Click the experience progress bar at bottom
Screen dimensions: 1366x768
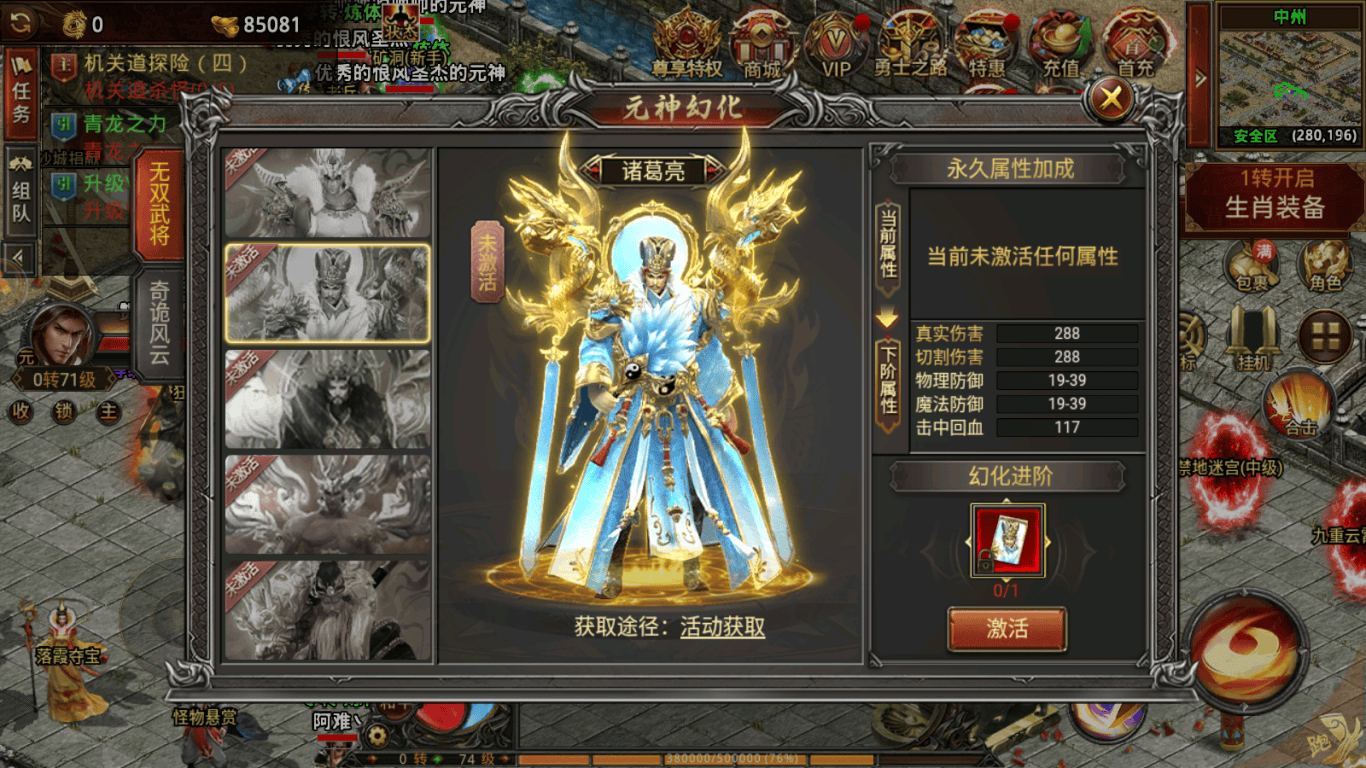point(700,757)
